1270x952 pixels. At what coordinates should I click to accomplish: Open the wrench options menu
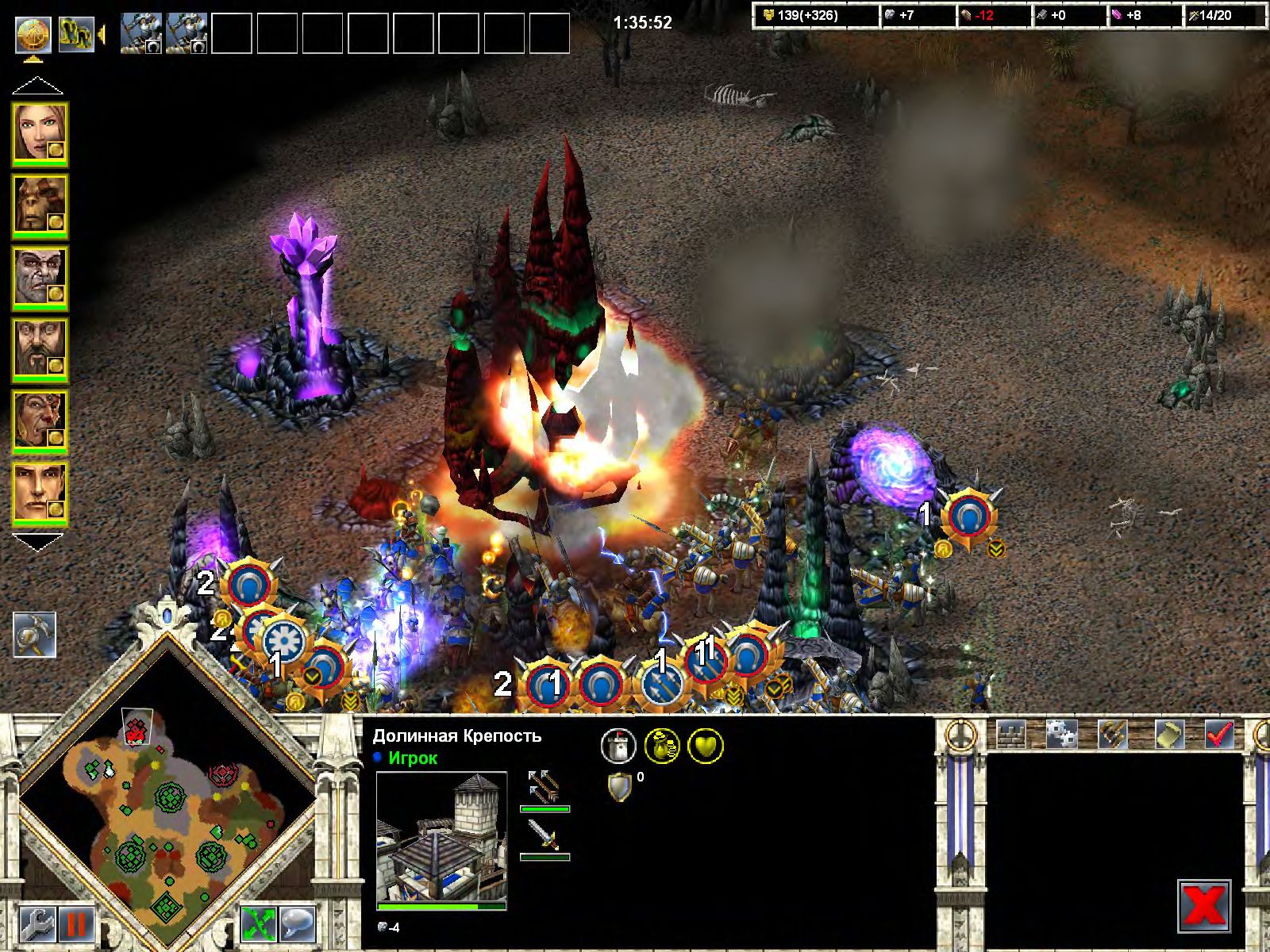[x=37, y=924]
